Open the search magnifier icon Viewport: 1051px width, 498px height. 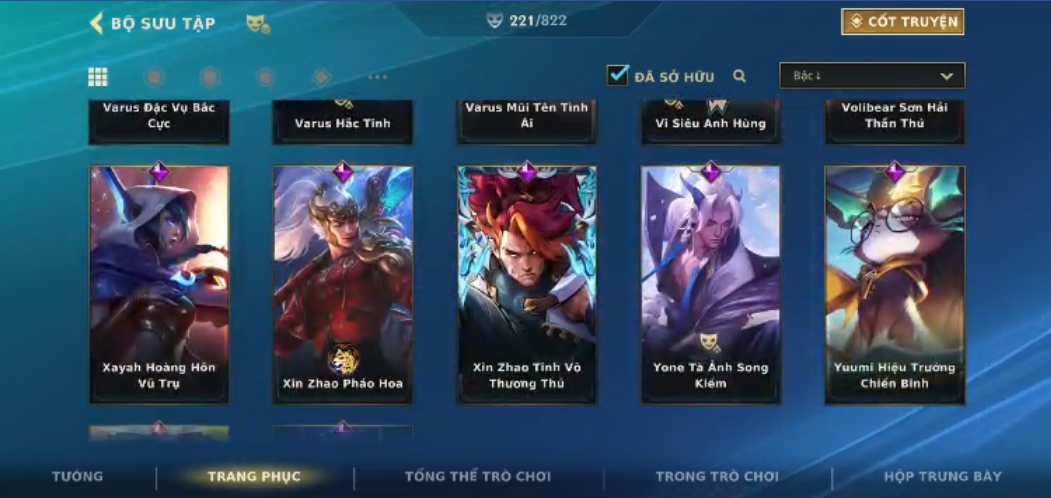point(740,76)
